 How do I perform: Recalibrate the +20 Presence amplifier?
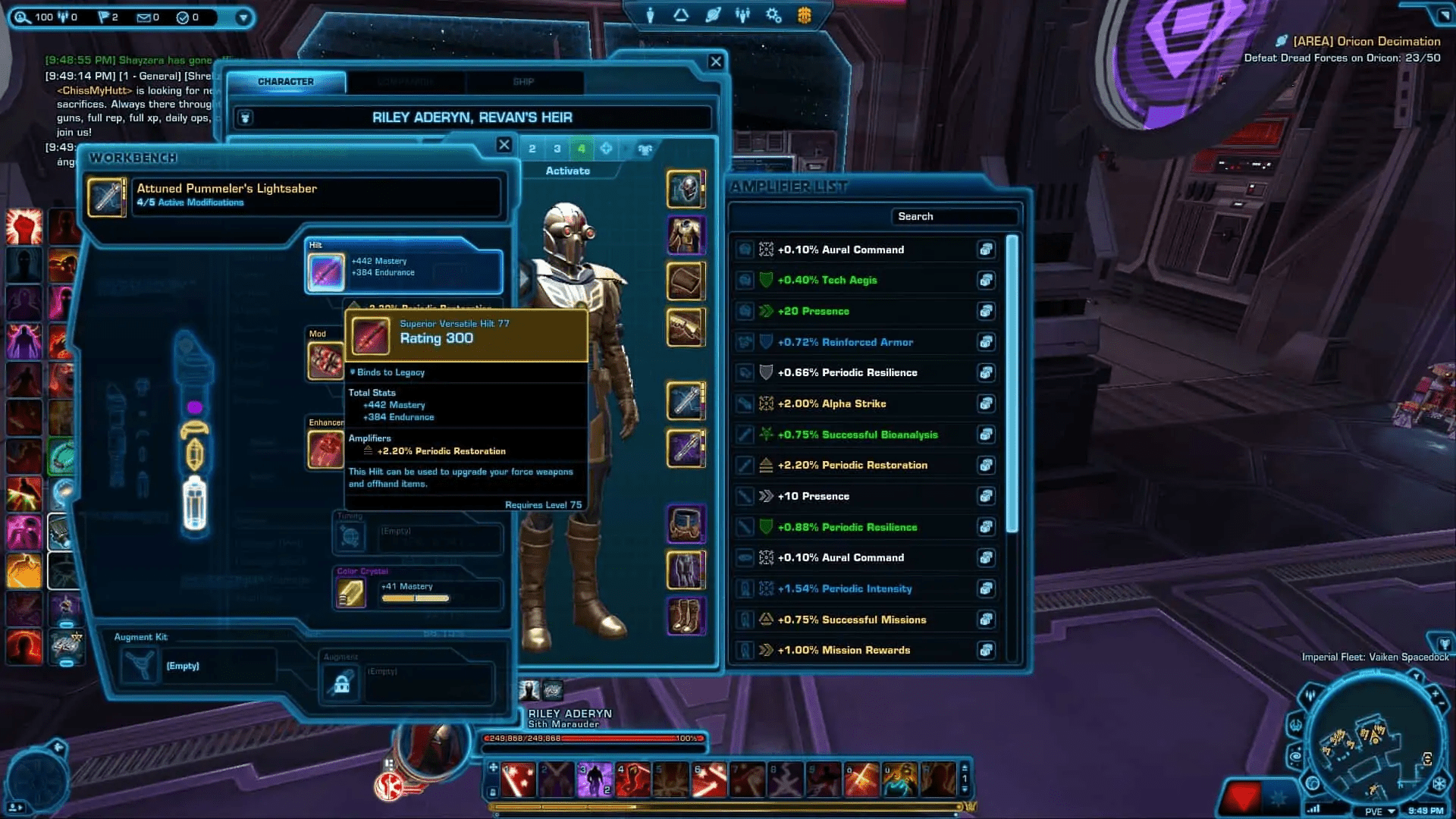pyautogui.click(x=987, y=311)
